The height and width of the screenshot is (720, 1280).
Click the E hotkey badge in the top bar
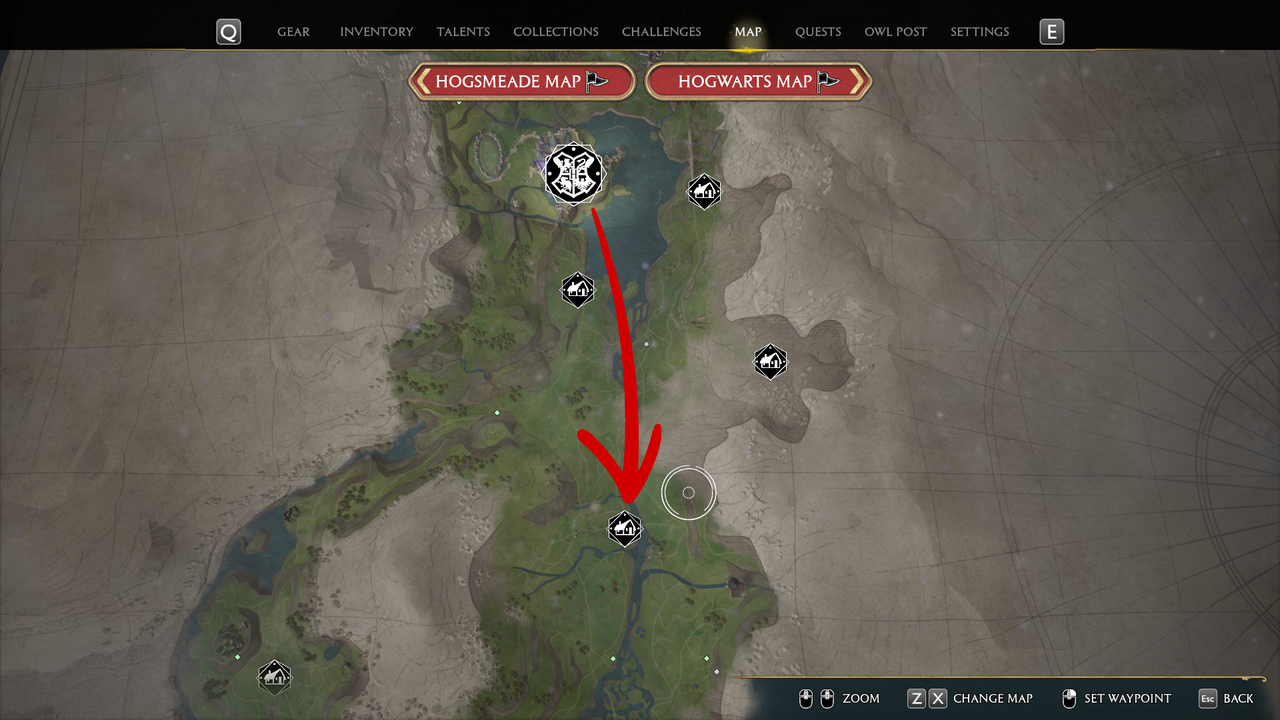tap(1051, 31)
